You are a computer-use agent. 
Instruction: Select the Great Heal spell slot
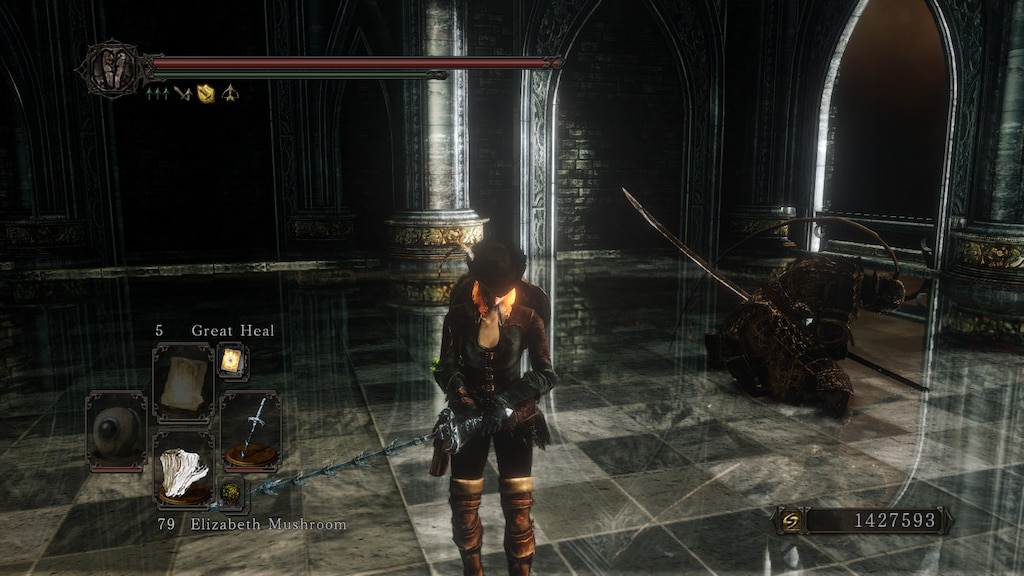(x=183, y=383)
